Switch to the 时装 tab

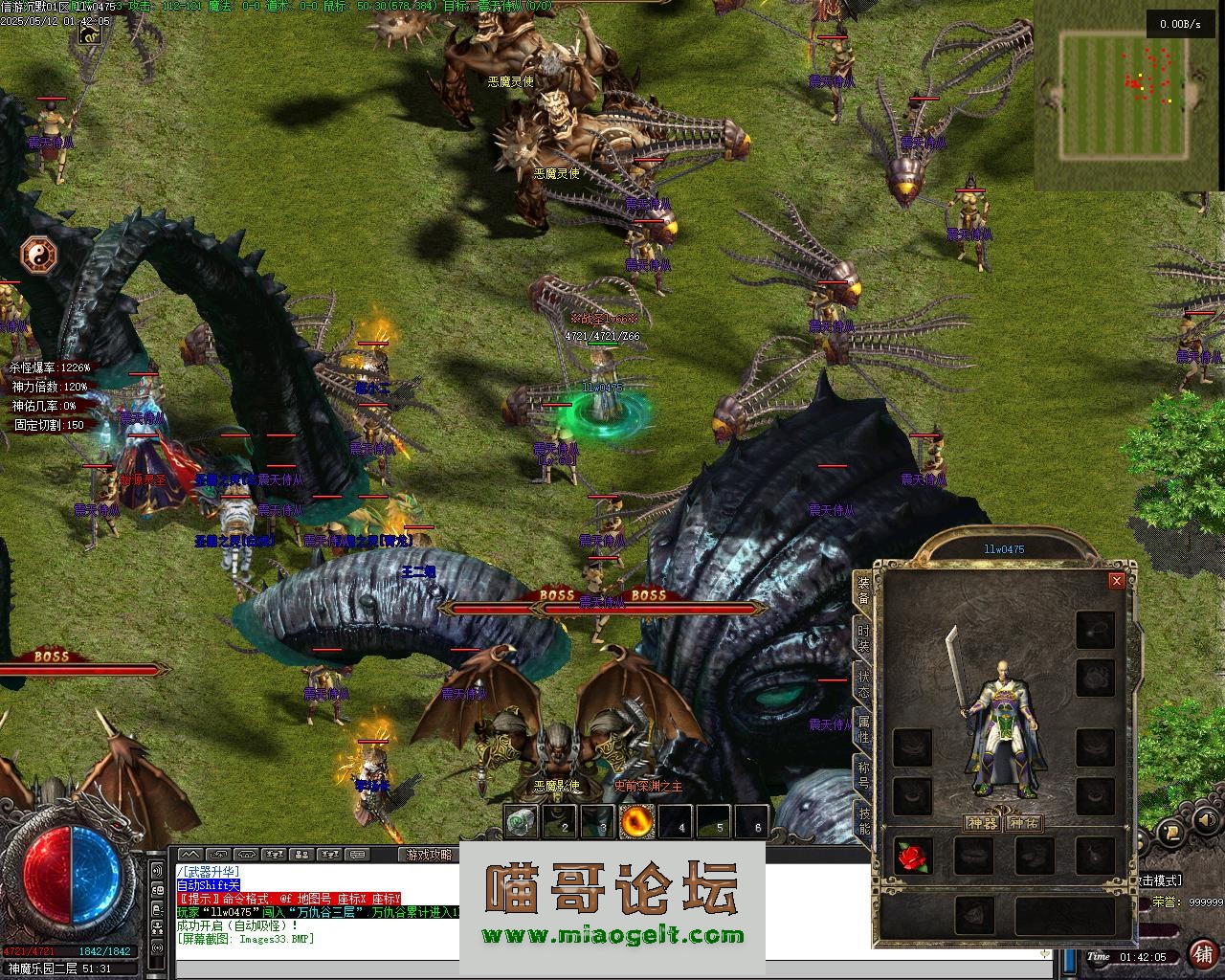(x=863, y=639)
